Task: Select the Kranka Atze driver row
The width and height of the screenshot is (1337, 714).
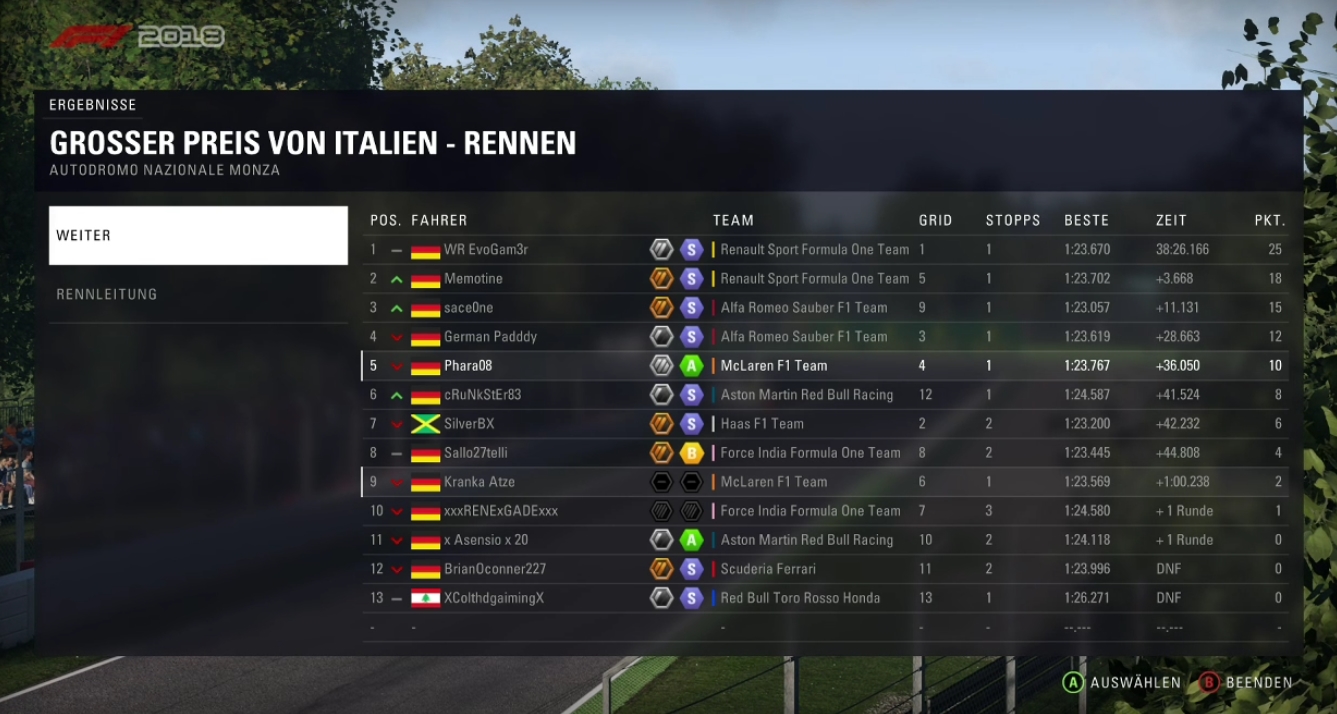Action: [x=825, y=482]
